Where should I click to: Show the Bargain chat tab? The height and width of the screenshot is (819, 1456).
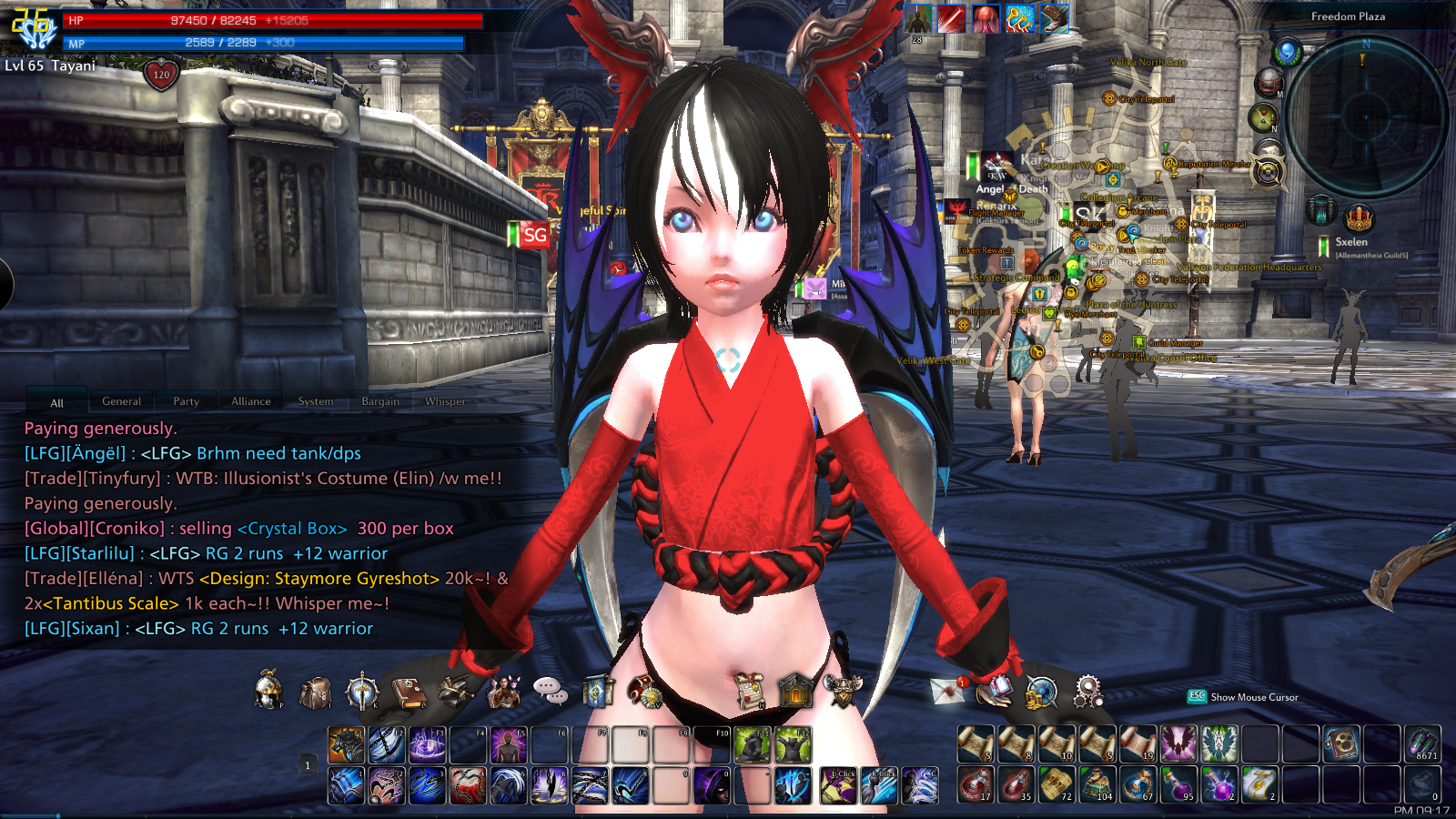380,401
